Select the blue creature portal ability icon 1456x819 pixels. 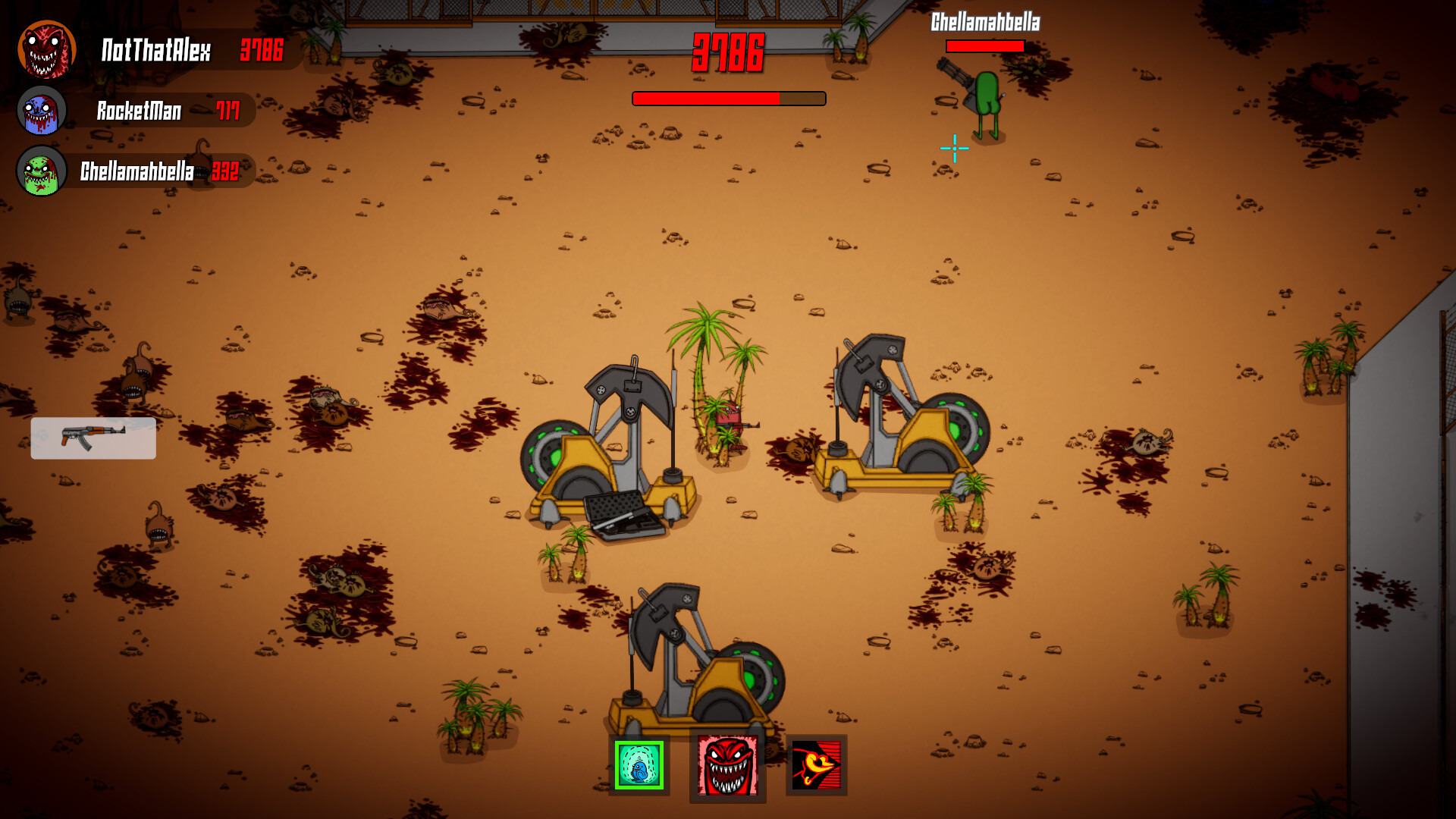coord(641,766)
